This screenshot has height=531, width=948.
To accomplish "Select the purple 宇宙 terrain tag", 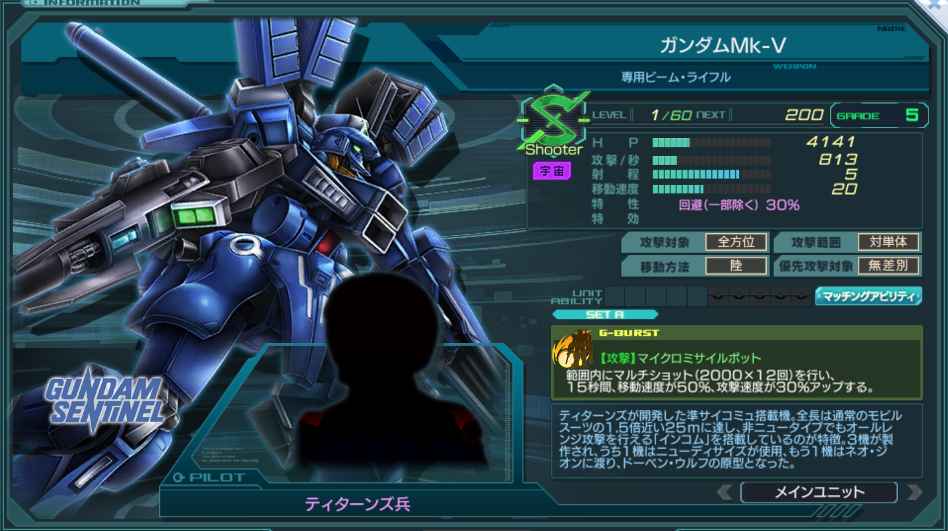I will pyautogui.click(x=552, y=171).
